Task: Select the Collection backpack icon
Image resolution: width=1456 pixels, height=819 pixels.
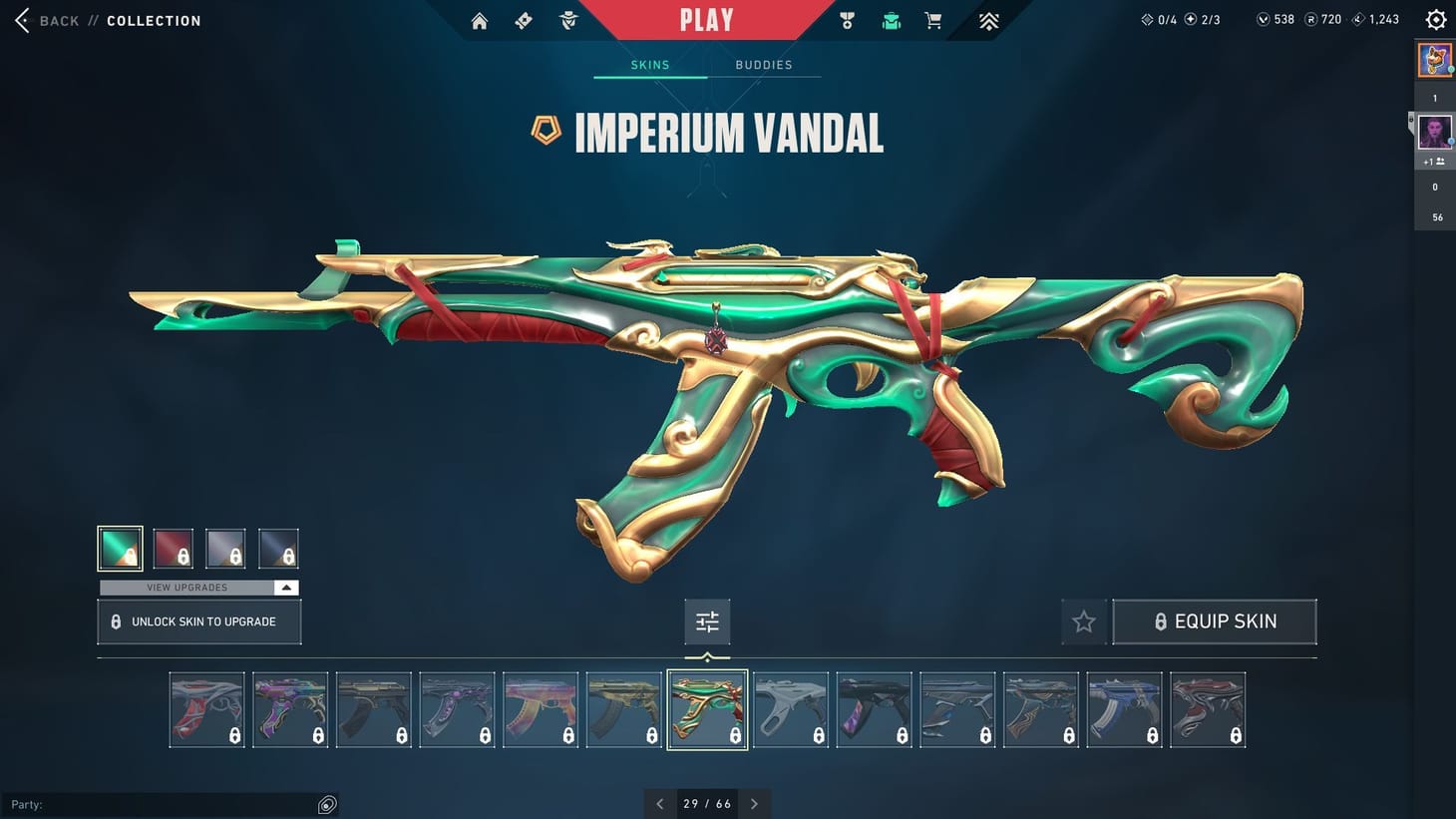Action: point(890,20)
